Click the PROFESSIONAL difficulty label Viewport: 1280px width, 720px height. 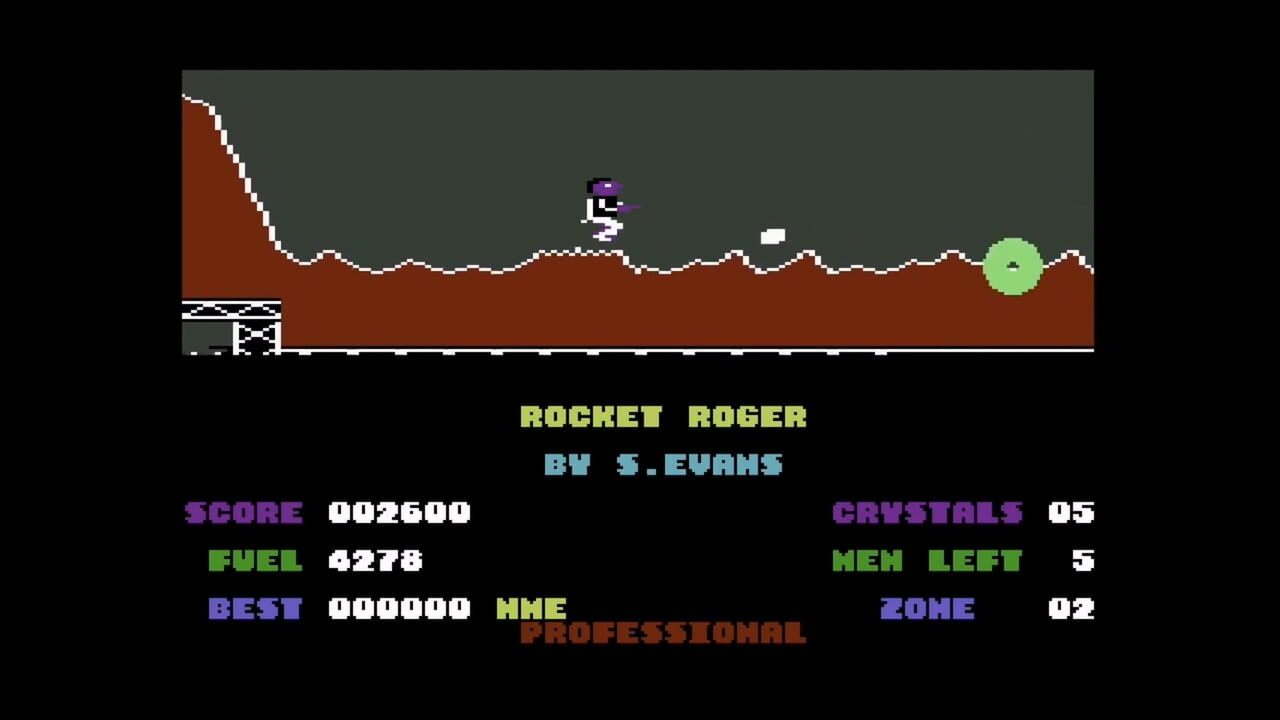[x=662, y=634]
